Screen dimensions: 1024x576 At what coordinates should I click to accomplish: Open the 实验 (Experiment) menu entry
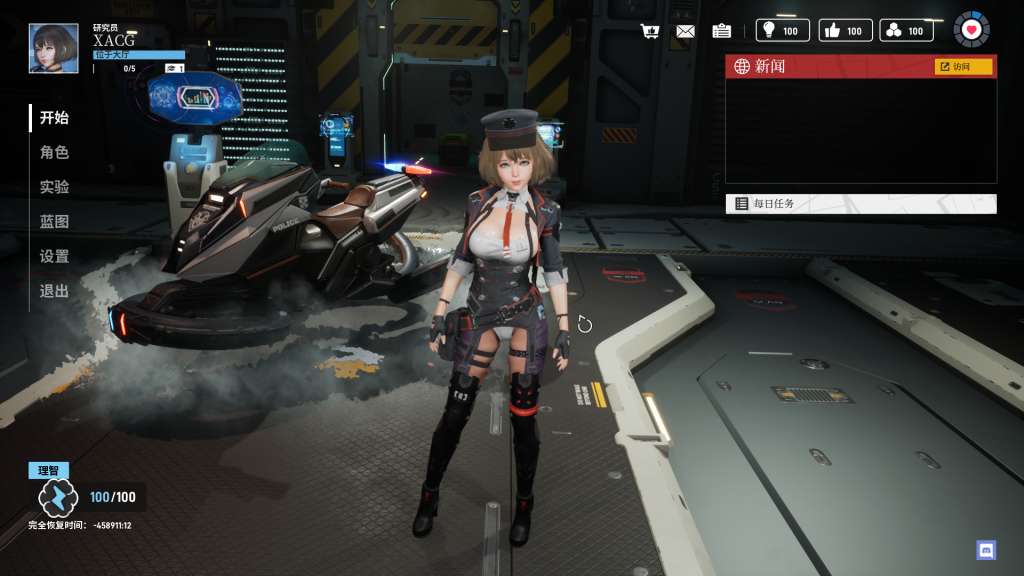pos(54,187)
